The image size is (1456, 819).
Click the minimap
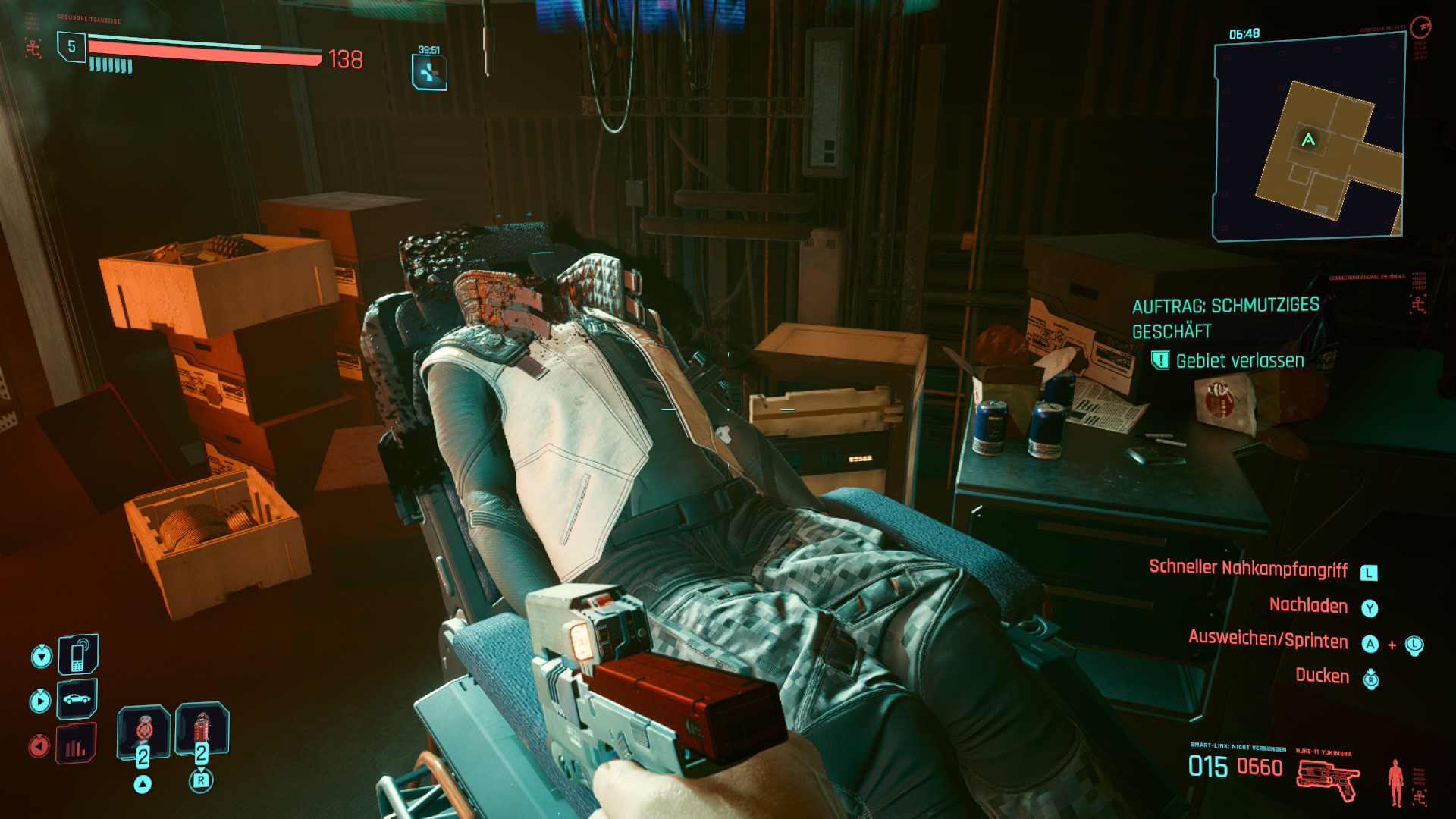pos(1308,140)
